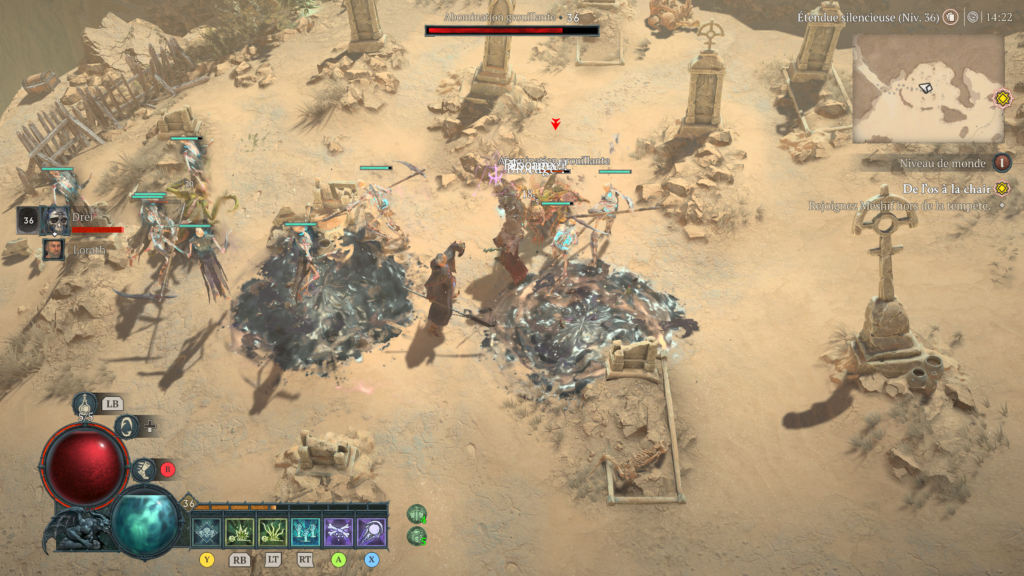Cast the purple skull-and-crossbones skill
Viewport: 1024px width, 576px height.
pos(338,532)
